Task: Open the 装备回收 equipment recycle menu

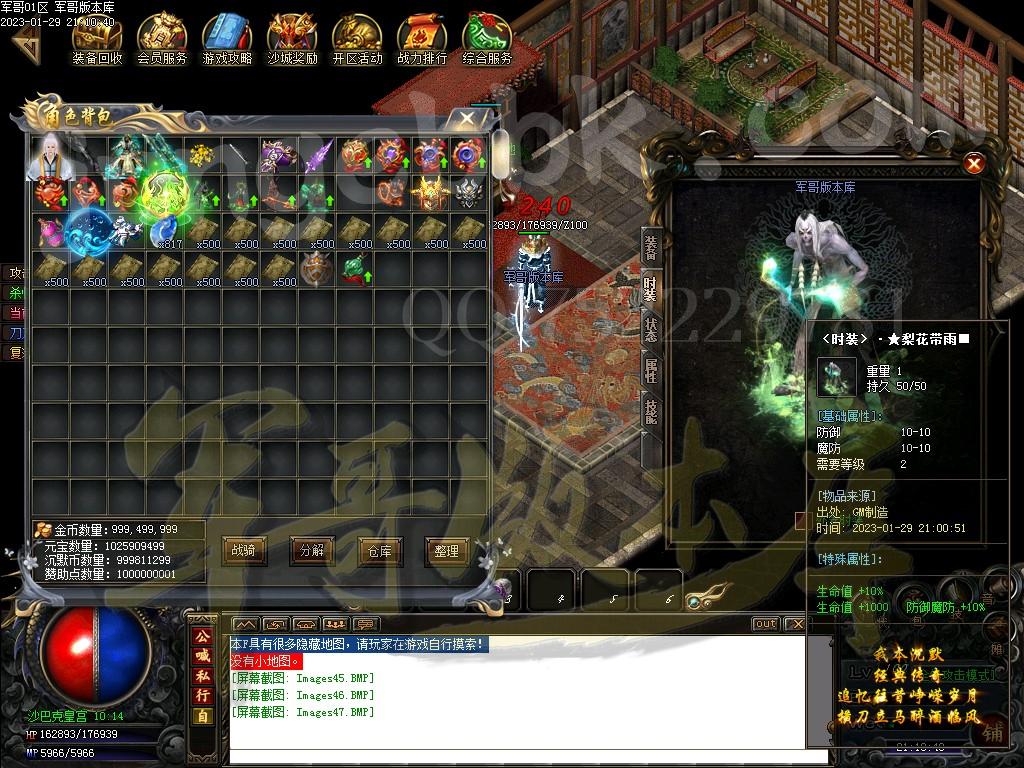Action: [97, 38]
